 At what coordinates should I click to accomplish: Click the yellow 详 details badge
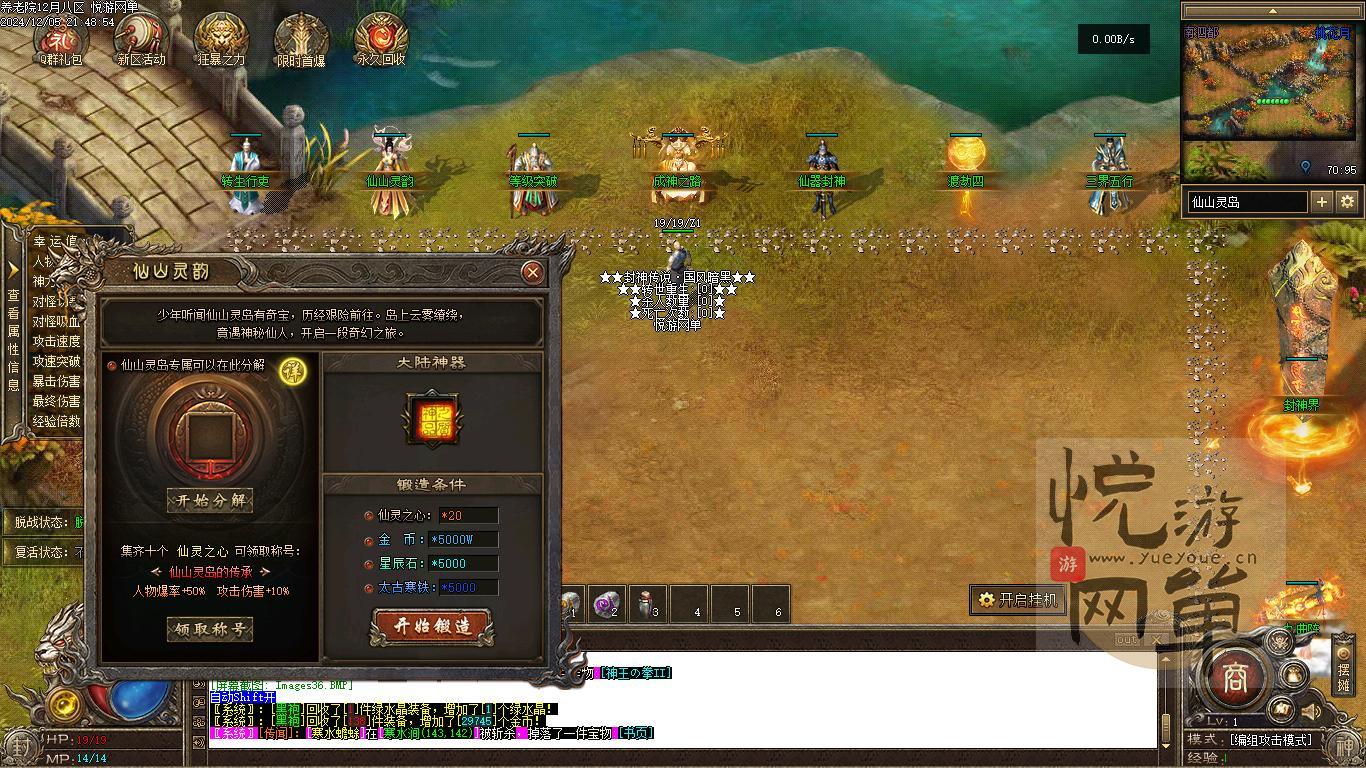tap(293, 370)
